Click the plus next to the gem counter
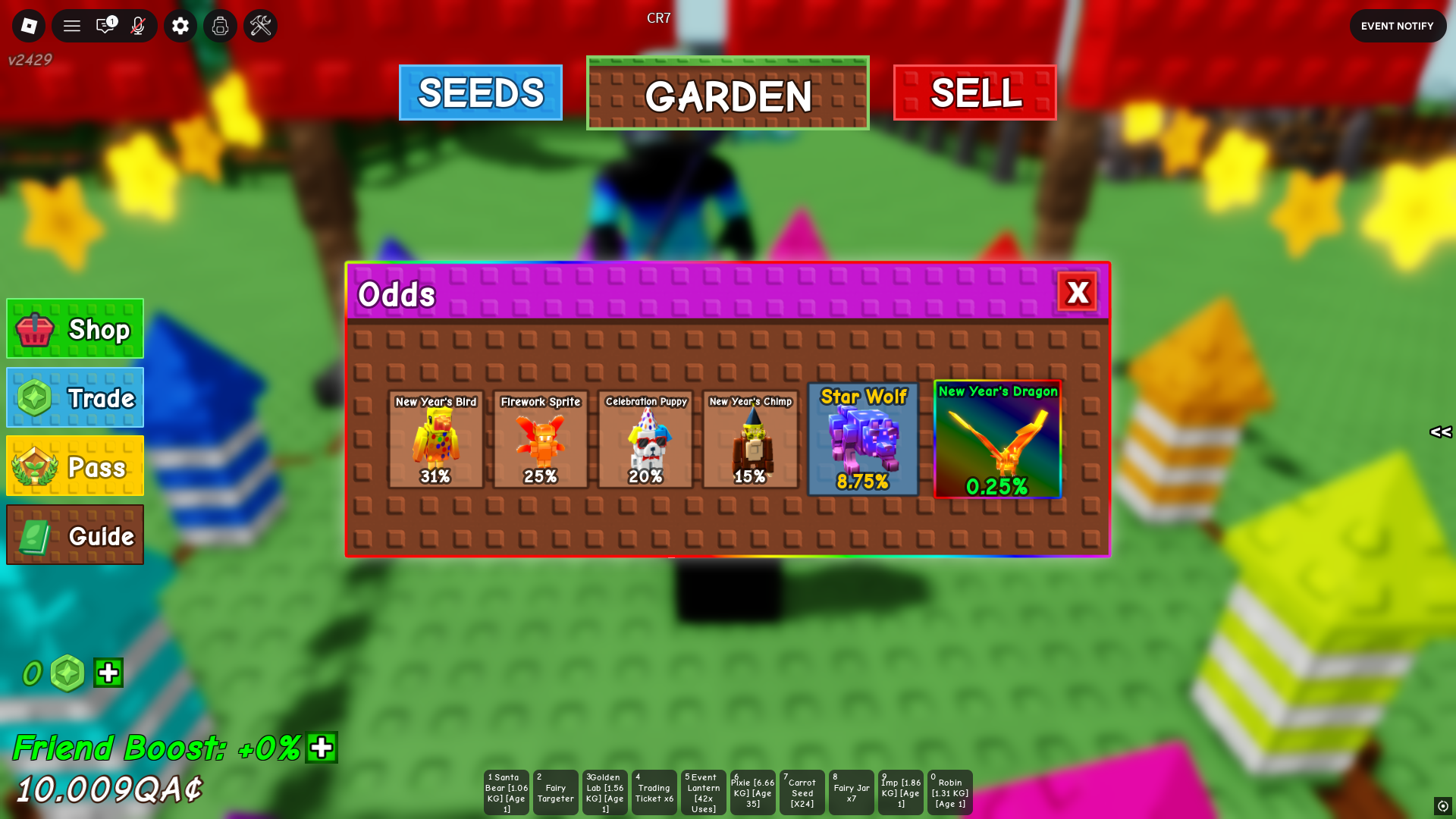Image resolution: width=1456 pixels, height=819 pixels. [108, 673]
